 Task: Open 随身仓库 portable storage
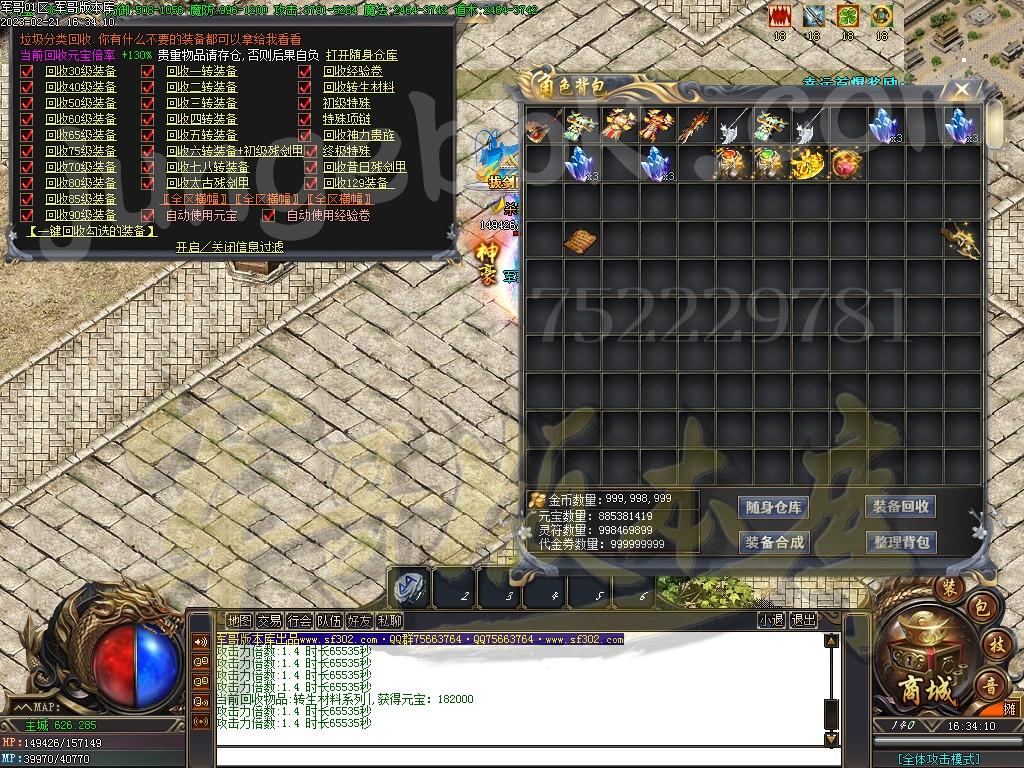click(x=774, y=507)
